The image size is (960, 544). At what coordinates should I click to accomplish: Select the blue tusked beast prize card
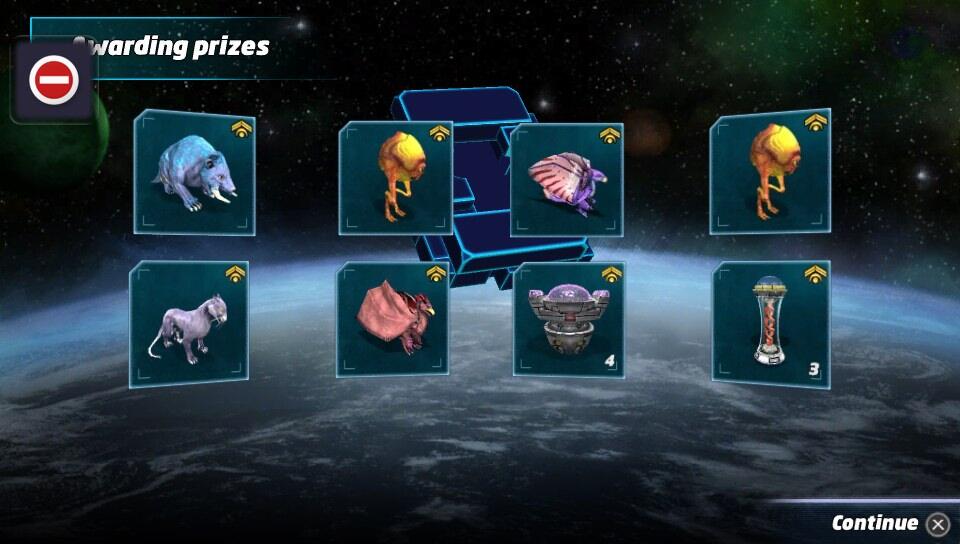click(x=195, y=173)
